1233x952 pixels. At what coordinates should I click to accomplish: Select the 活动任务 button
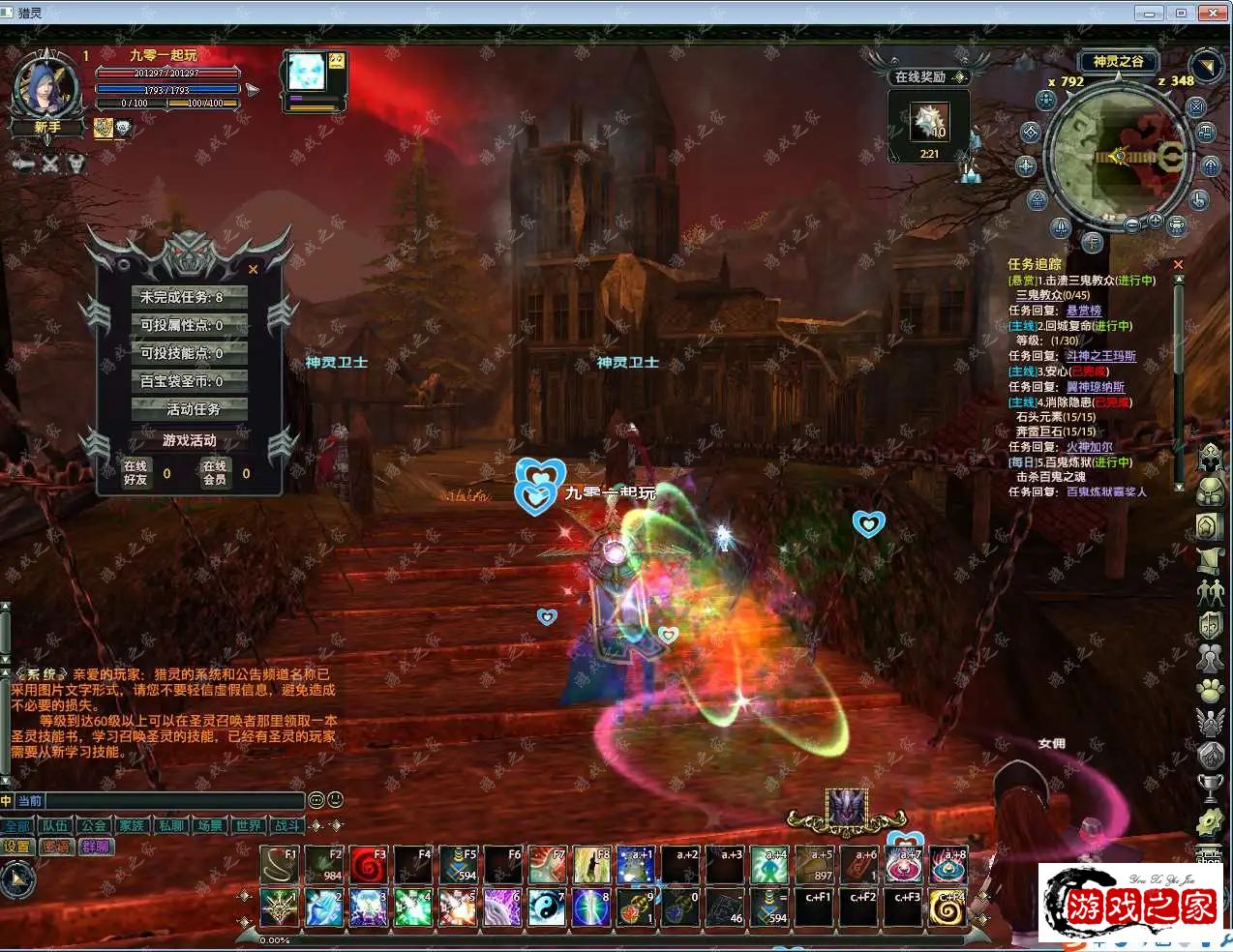tap(190, 409)
